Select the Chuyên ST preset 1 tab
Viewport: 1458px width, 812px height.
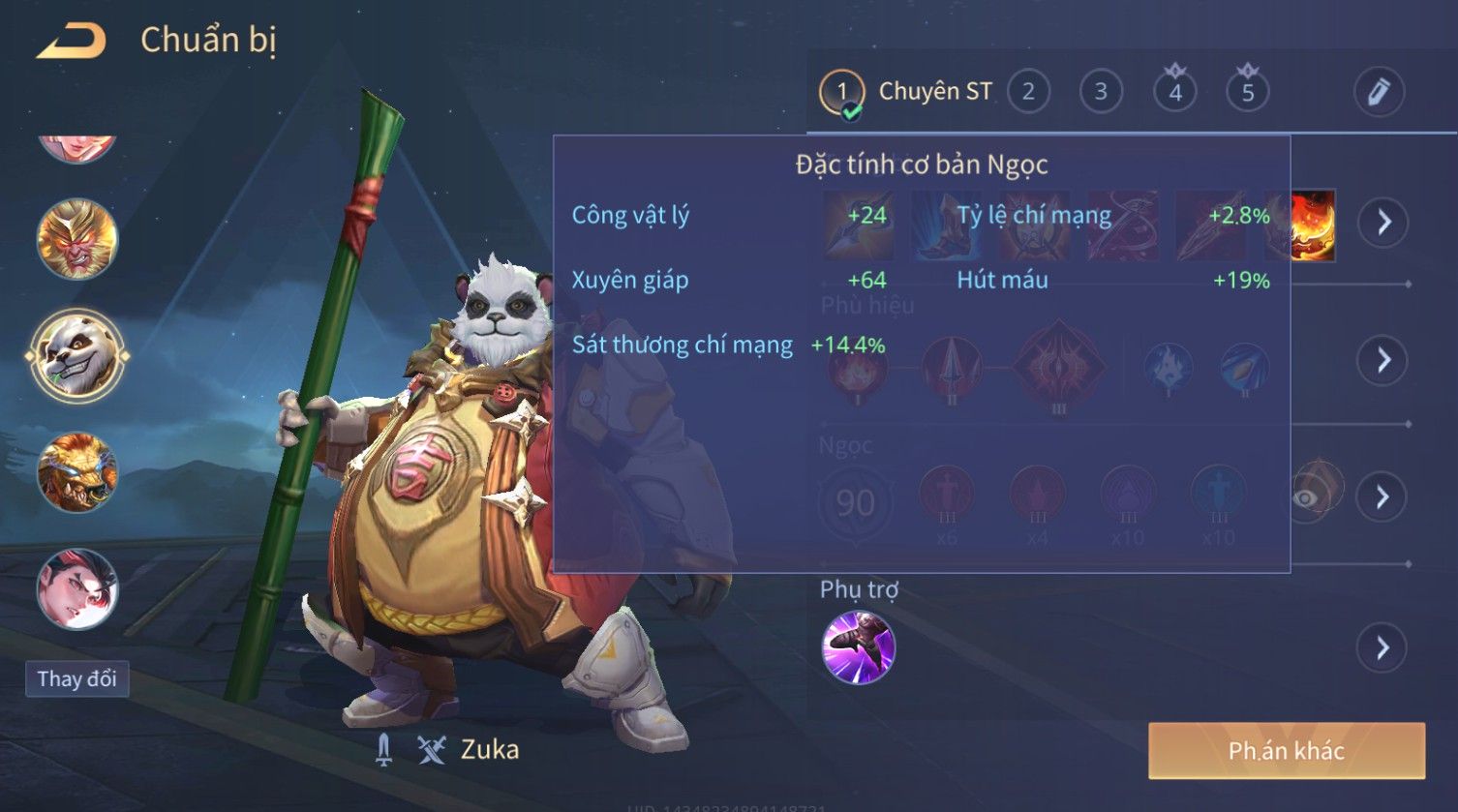[x=841, y=93]
